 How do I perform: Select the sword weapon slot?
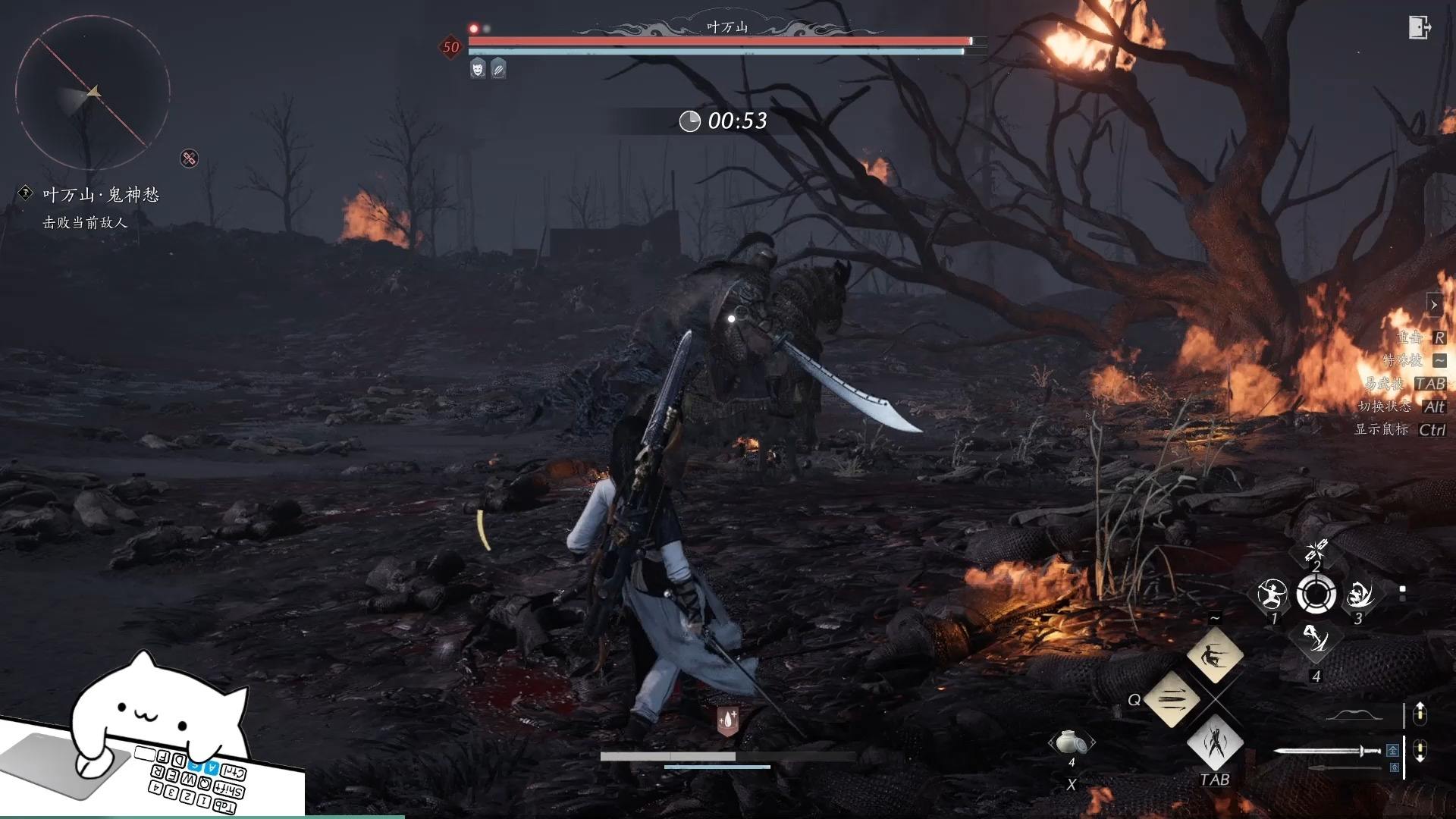(x=1327, y=752)
